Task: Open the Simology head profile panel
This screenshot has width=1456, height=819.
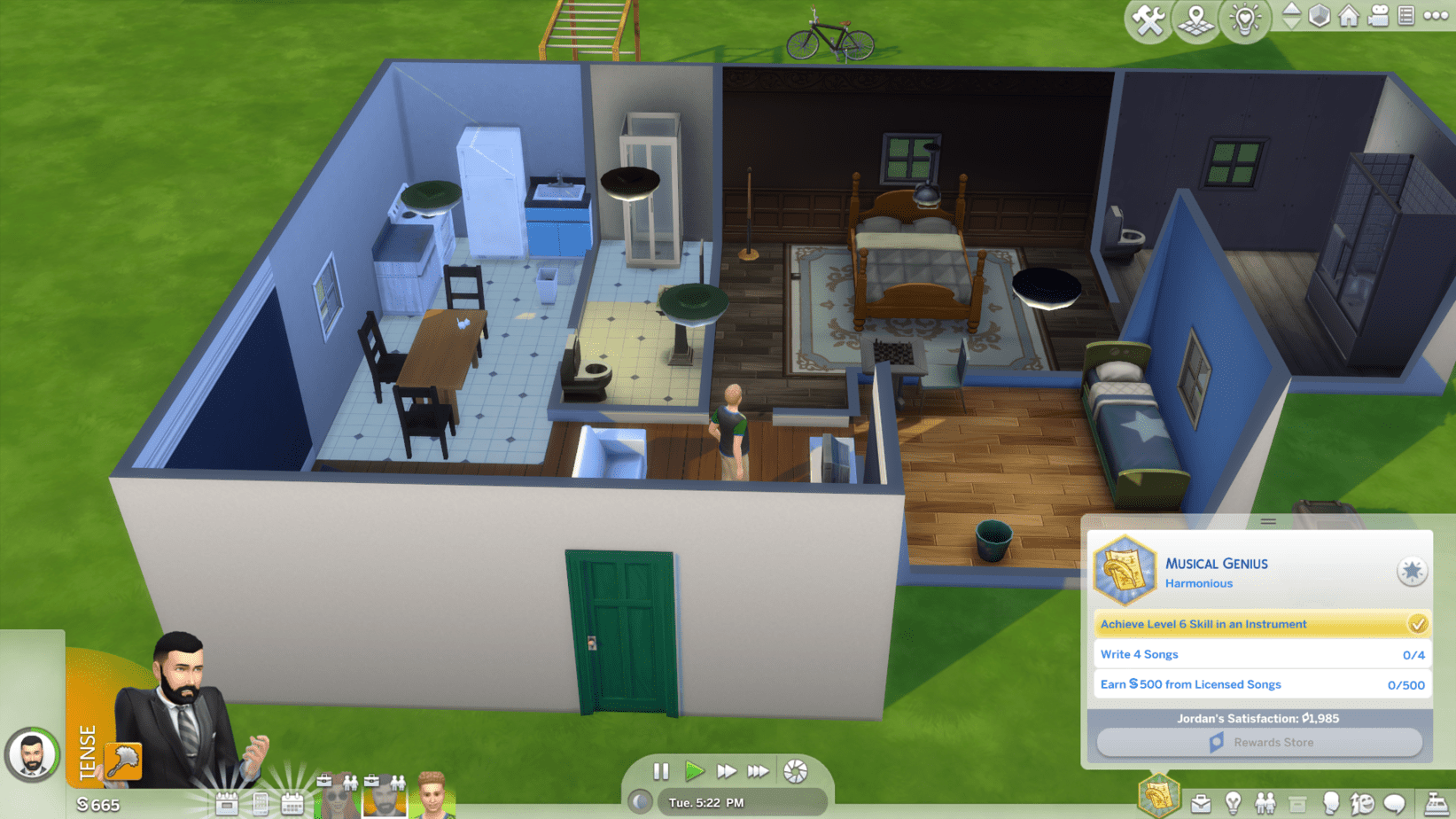Action: coord(1330,803)
